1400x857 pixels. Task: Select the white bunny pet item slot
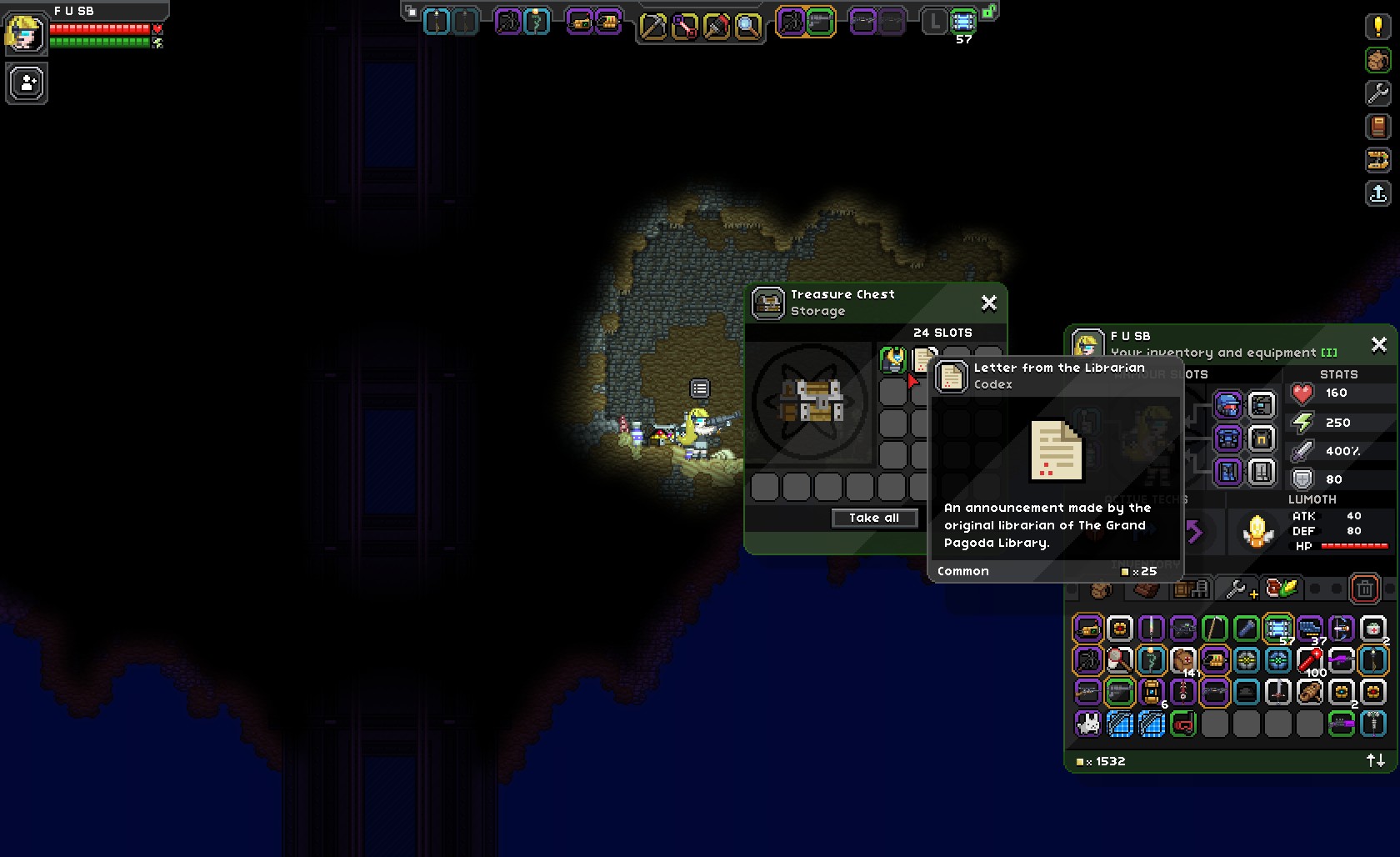(x=1087, y=724)
